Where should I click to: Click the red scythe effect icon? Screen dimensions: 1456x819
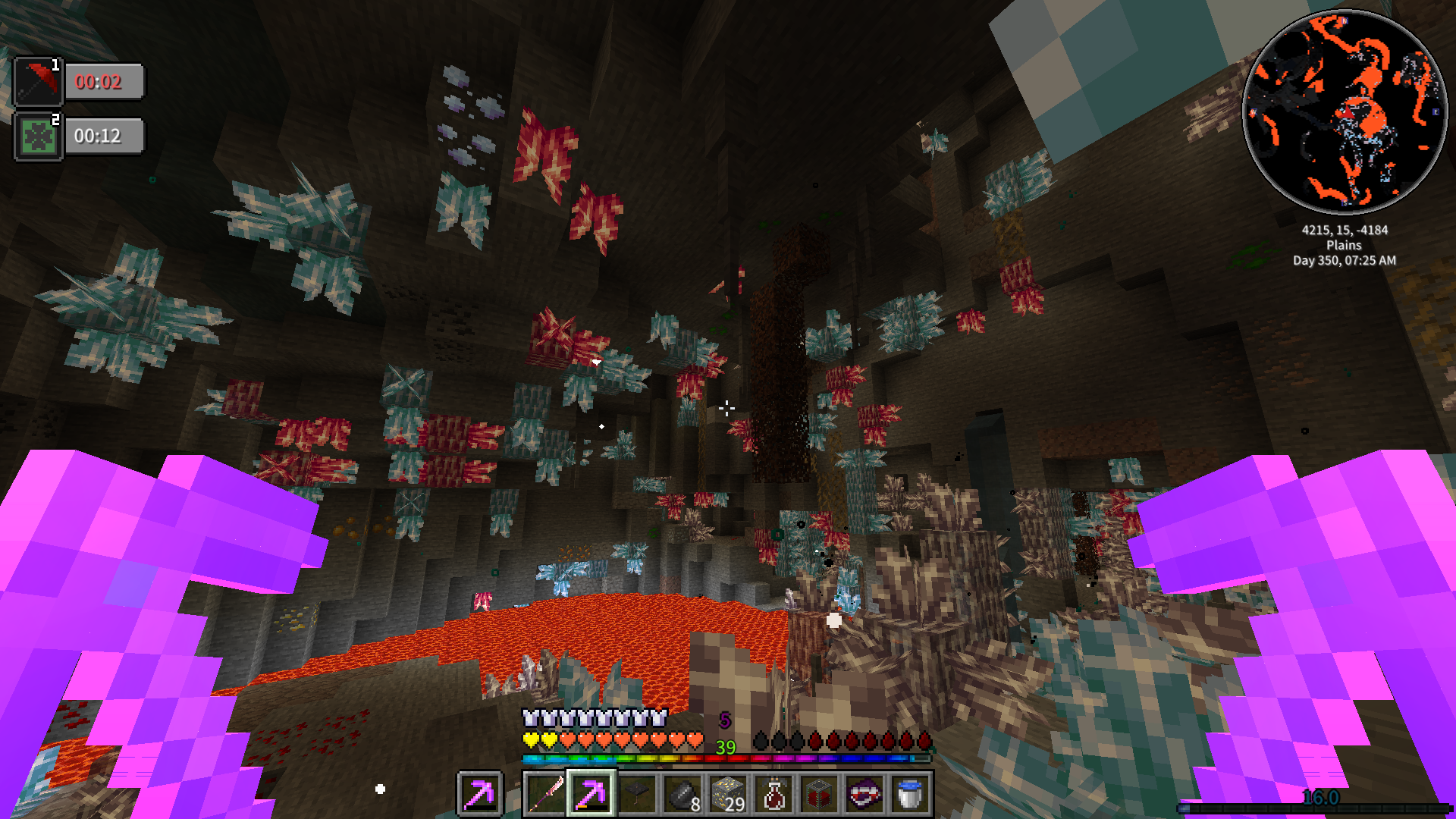click(x=38, y=81)
